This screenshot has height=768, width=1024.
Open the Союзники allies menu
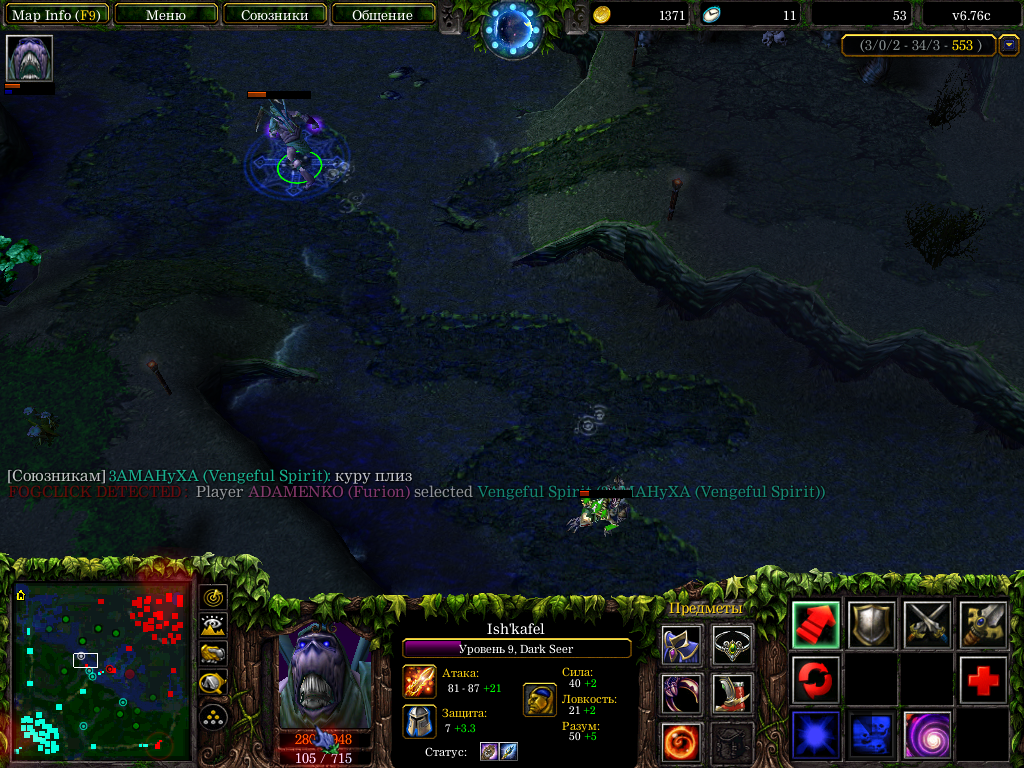274,15
